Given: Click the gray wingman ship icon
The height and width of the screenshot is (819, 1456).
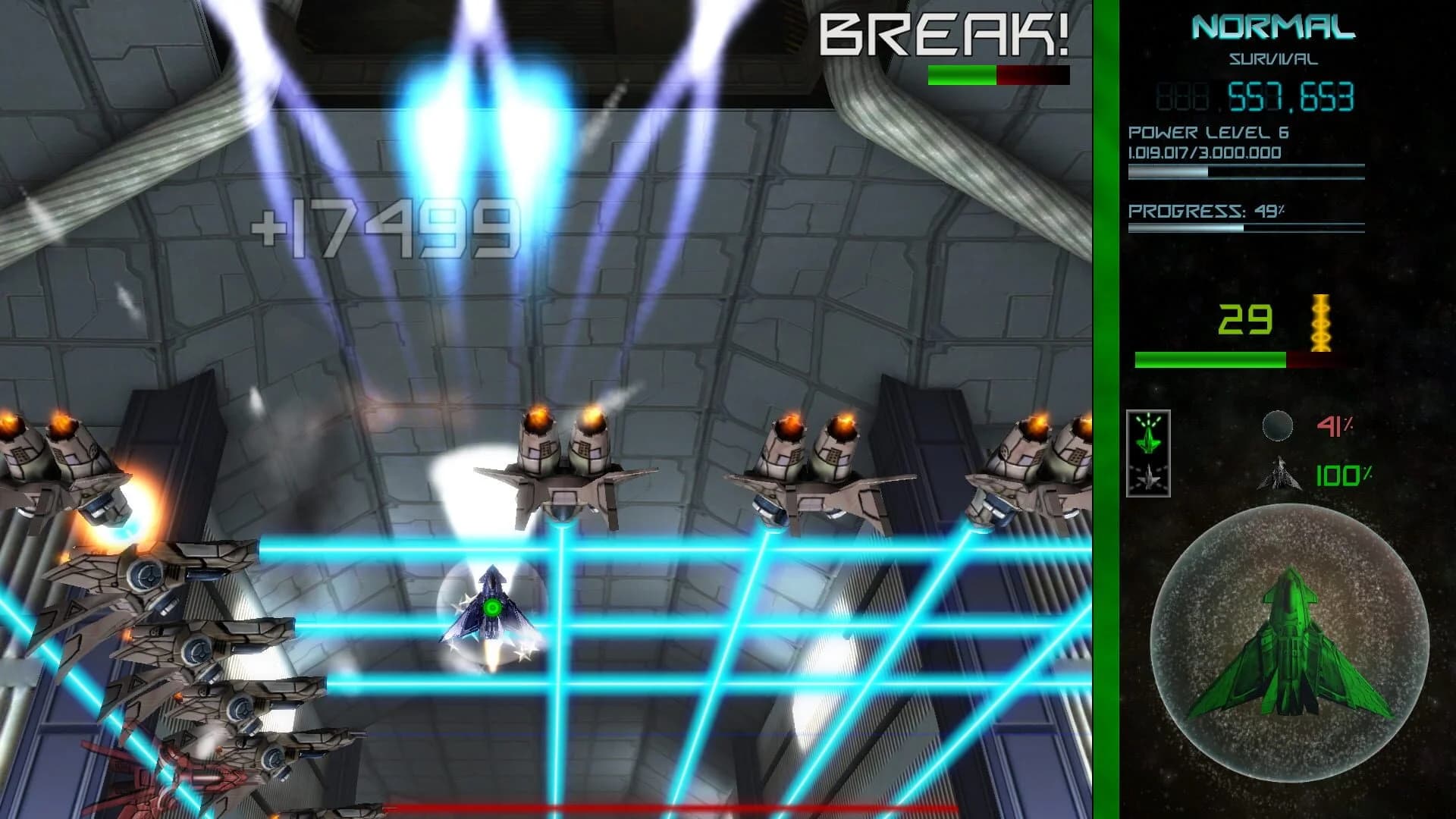Looking at the screenshot, I should (x=1150, y=482).
